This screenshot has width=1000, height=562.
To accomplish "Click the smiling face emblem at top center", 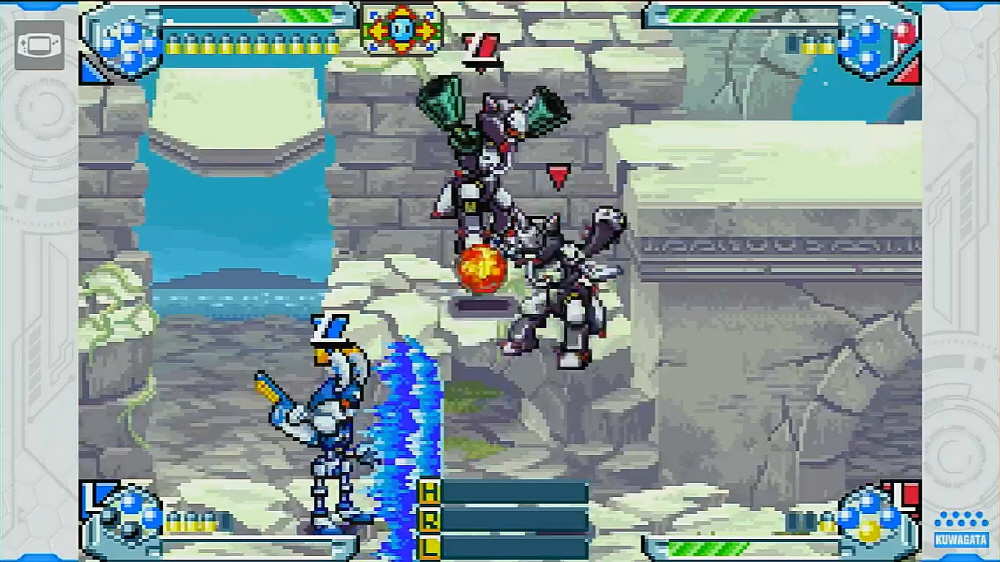I will click(x=400, y=30).
